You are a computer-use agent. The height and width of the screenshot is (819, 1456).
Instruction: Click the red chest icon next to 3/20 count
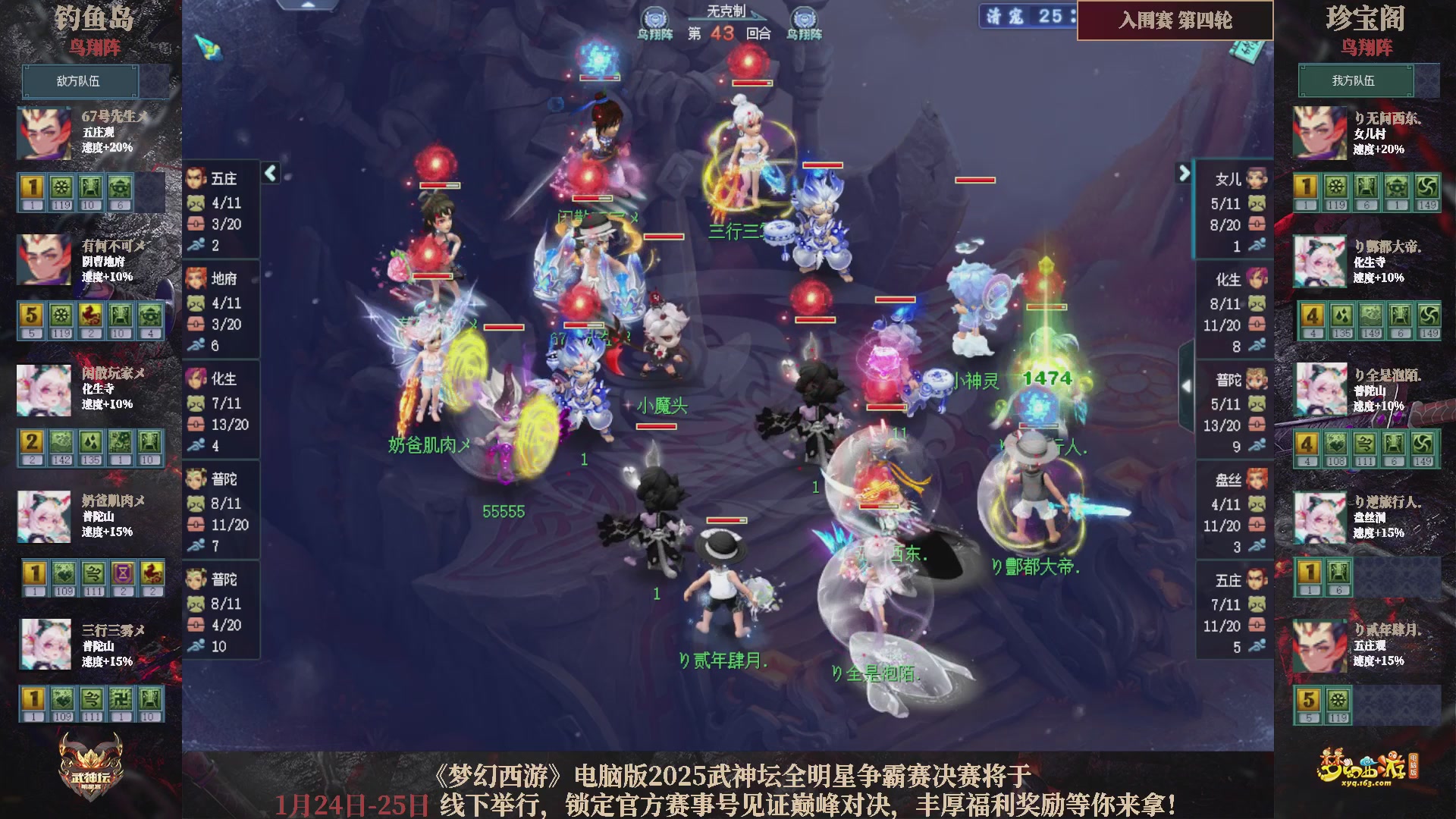click(x=196, y=225)
